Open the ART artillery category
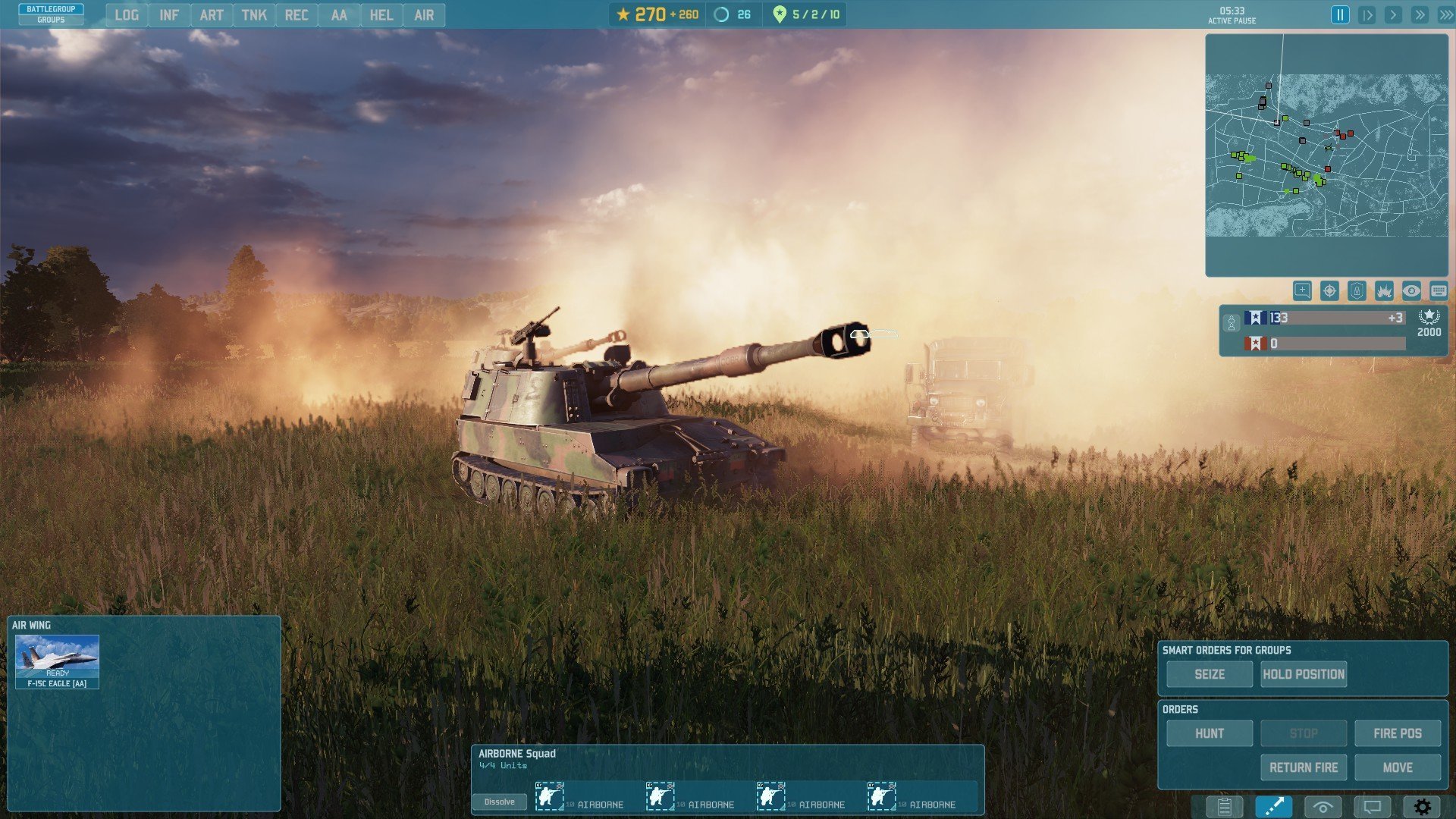The width and height of the screenshot is (1456, 819). [212, 15]
